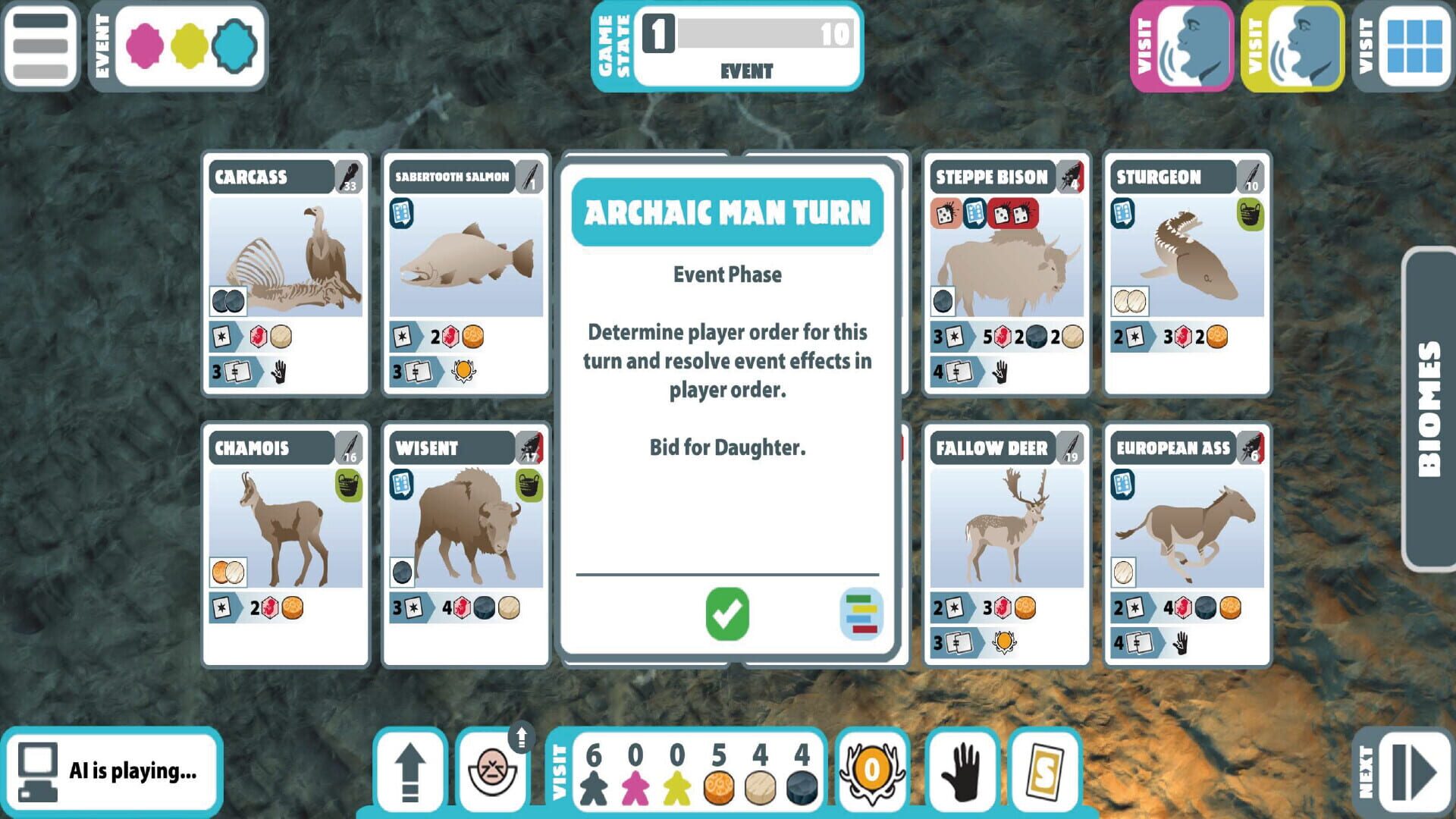Viewport: 1456px width, 819px height.
Task: Toggle the yellow player's Visit indicator
Action: tap(1291, 47)
